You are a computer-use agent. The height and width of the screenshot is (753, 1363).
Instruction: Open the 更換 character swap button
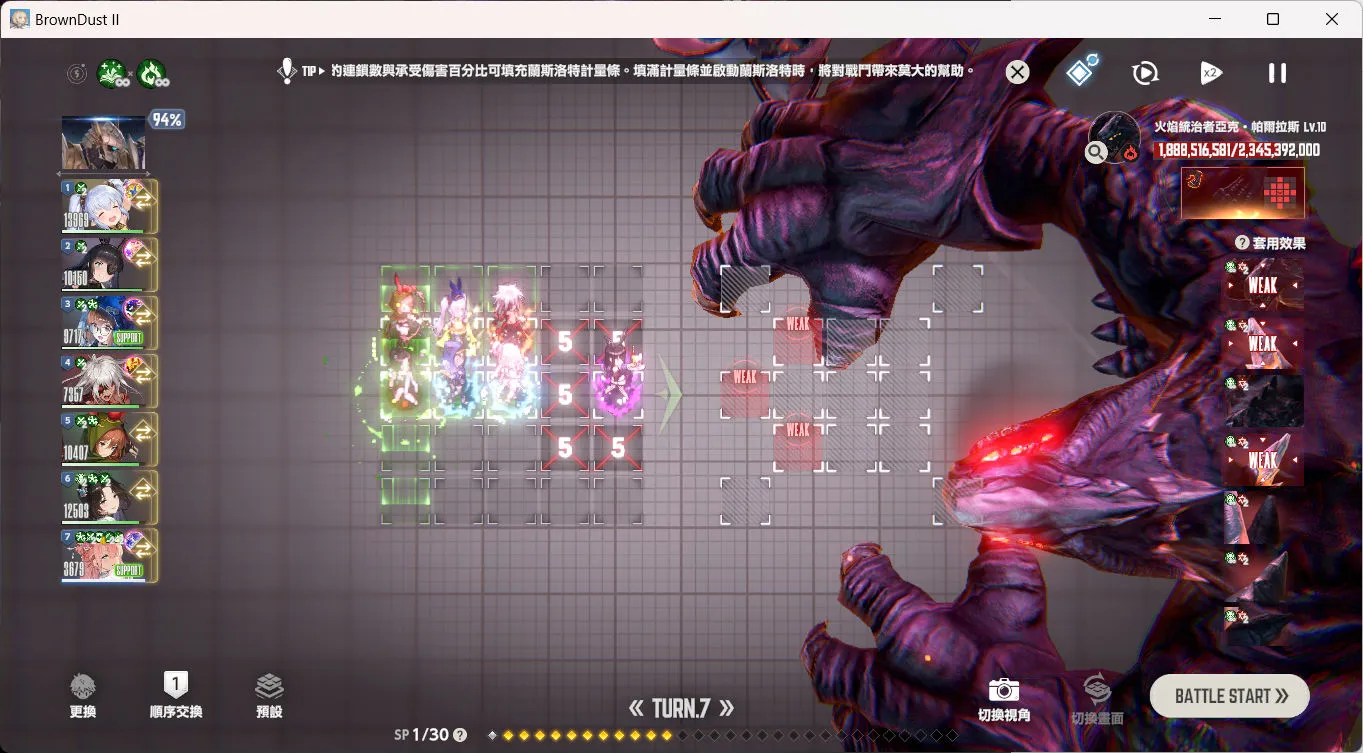(x=83, y=696)
